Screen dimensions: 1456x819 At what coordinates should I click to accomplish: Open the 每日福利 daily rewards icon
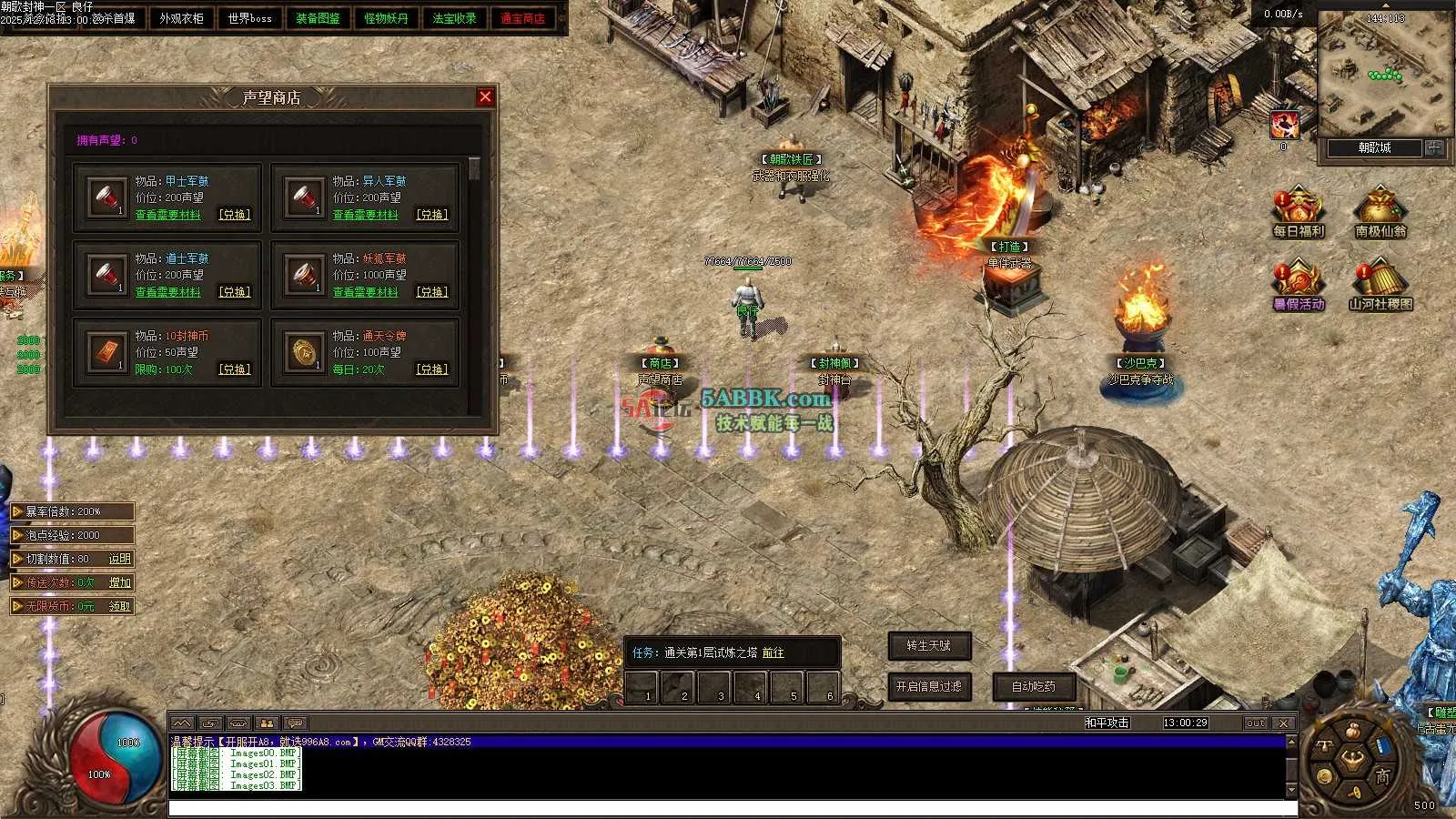(1298, 213)
